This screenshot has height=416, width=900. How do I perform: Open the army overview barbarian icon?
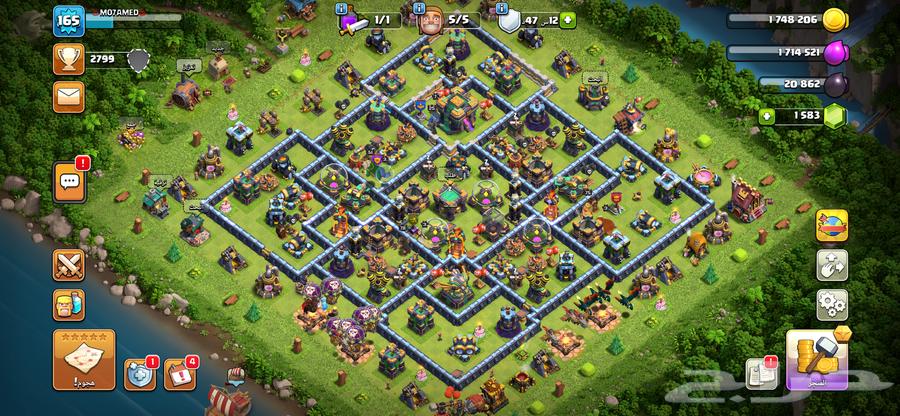point(70,307)
